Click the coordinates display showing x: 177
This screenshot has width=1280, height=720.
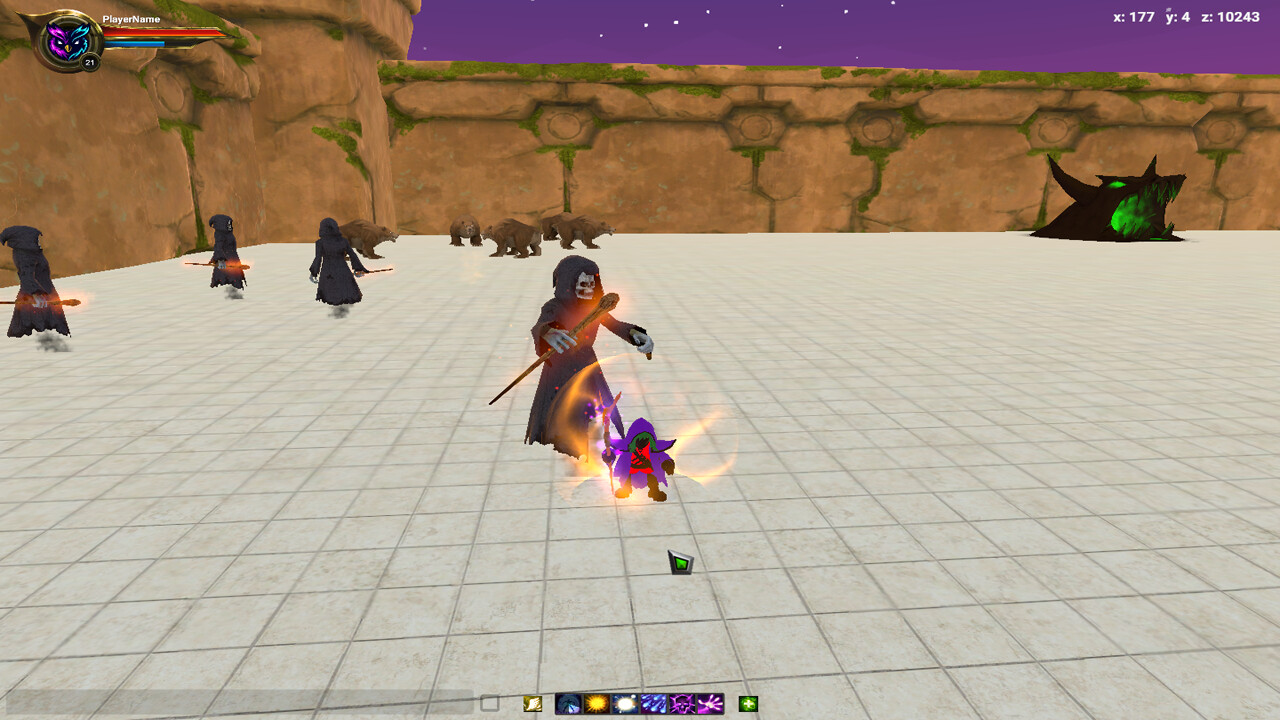click(1135, 16)
